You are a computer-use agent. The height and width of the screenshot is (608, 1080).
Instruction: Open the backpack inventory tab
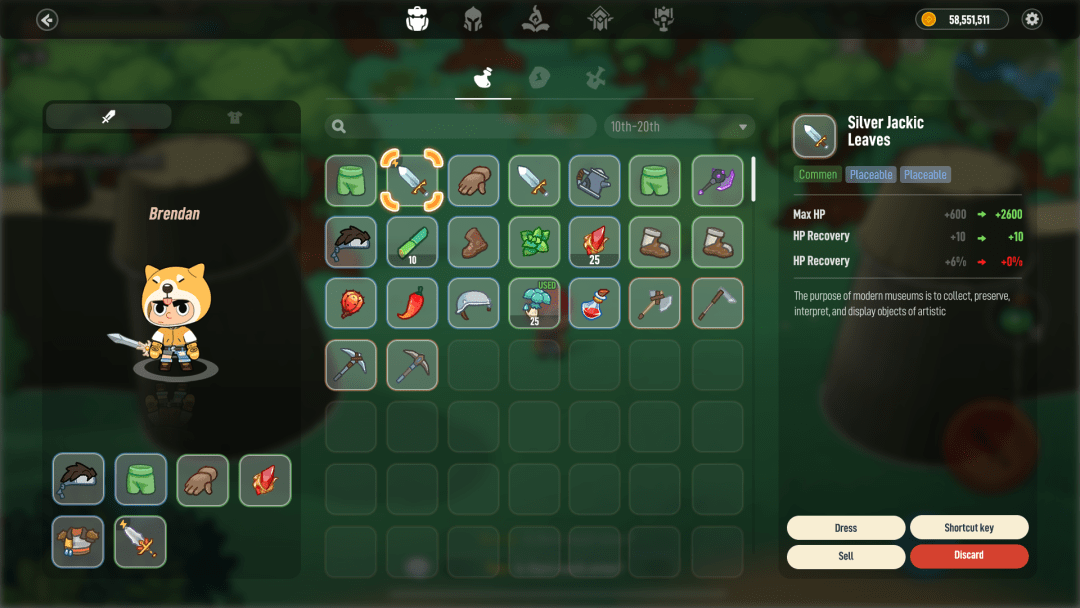click(x=417, y=19)
